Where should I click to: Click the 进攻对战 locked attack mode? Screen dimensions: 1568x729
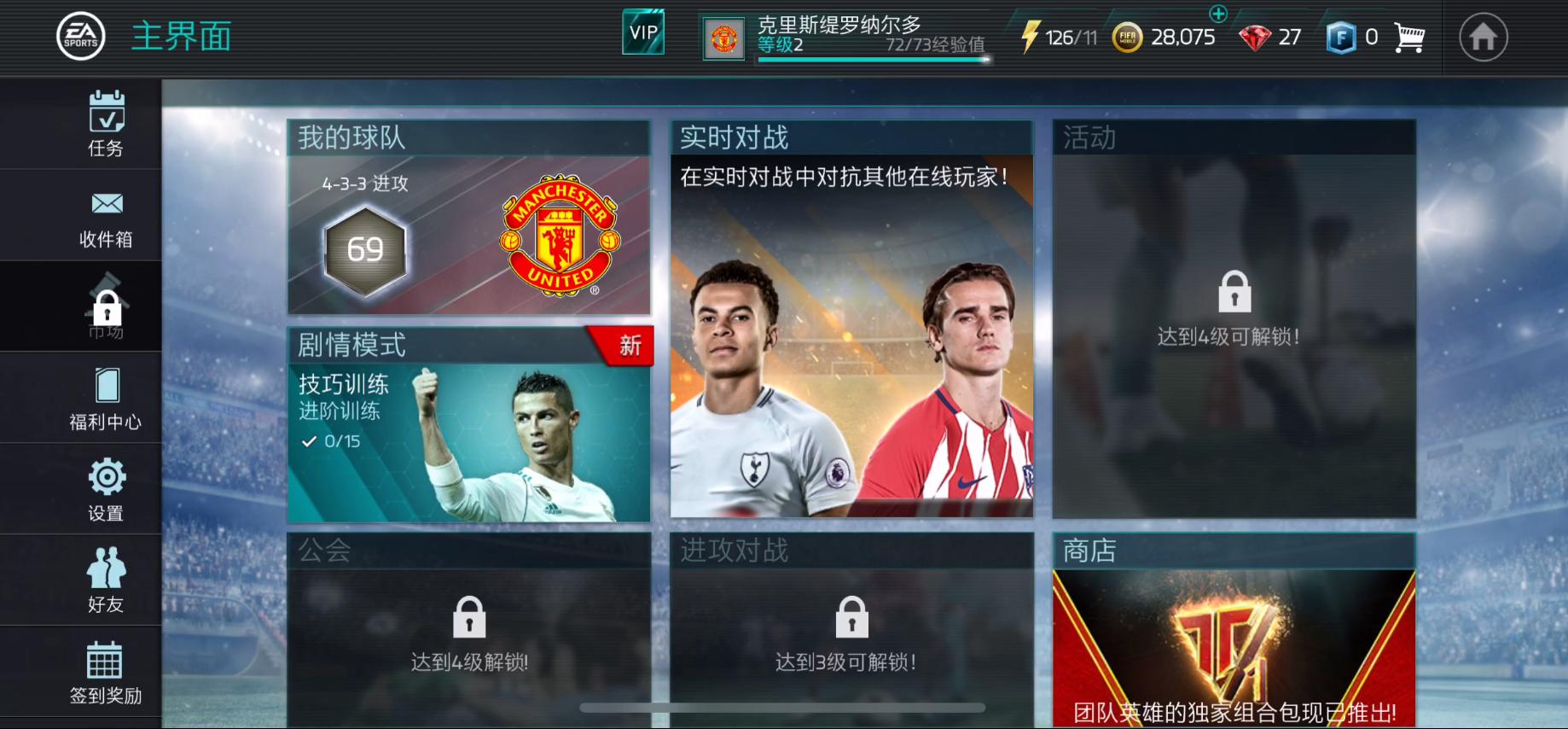click(851, 623)
